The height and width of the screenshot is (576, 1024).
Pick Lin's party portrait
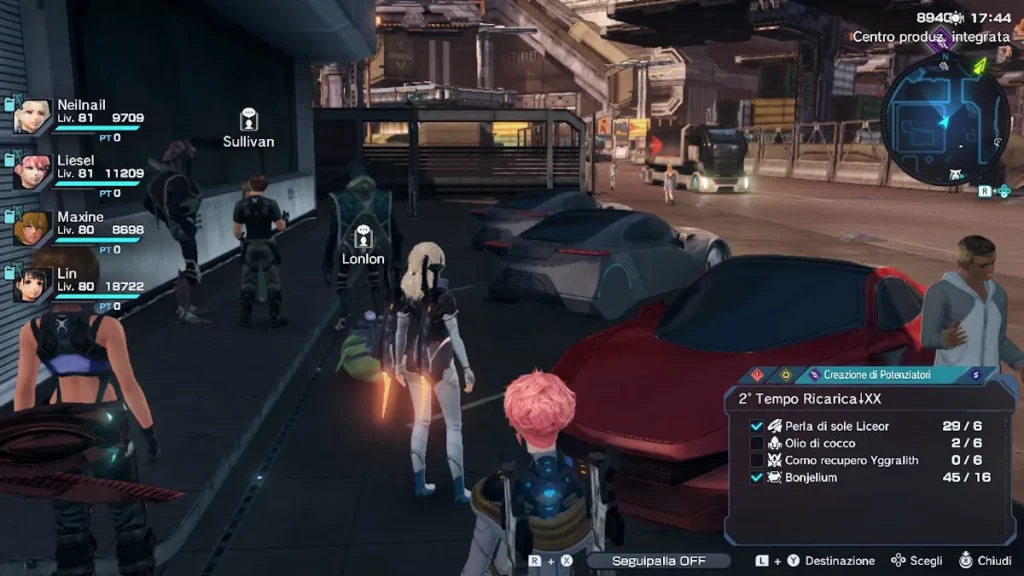(32, 283)
